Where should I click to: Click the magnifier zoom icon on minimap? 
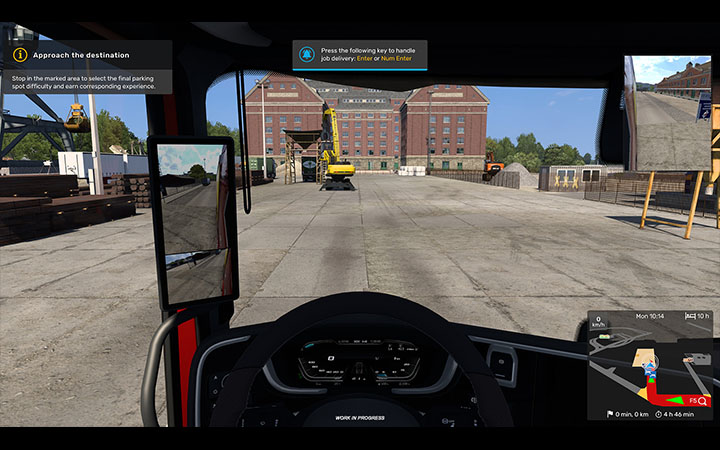pyautogui.click(x=703, y=400)
